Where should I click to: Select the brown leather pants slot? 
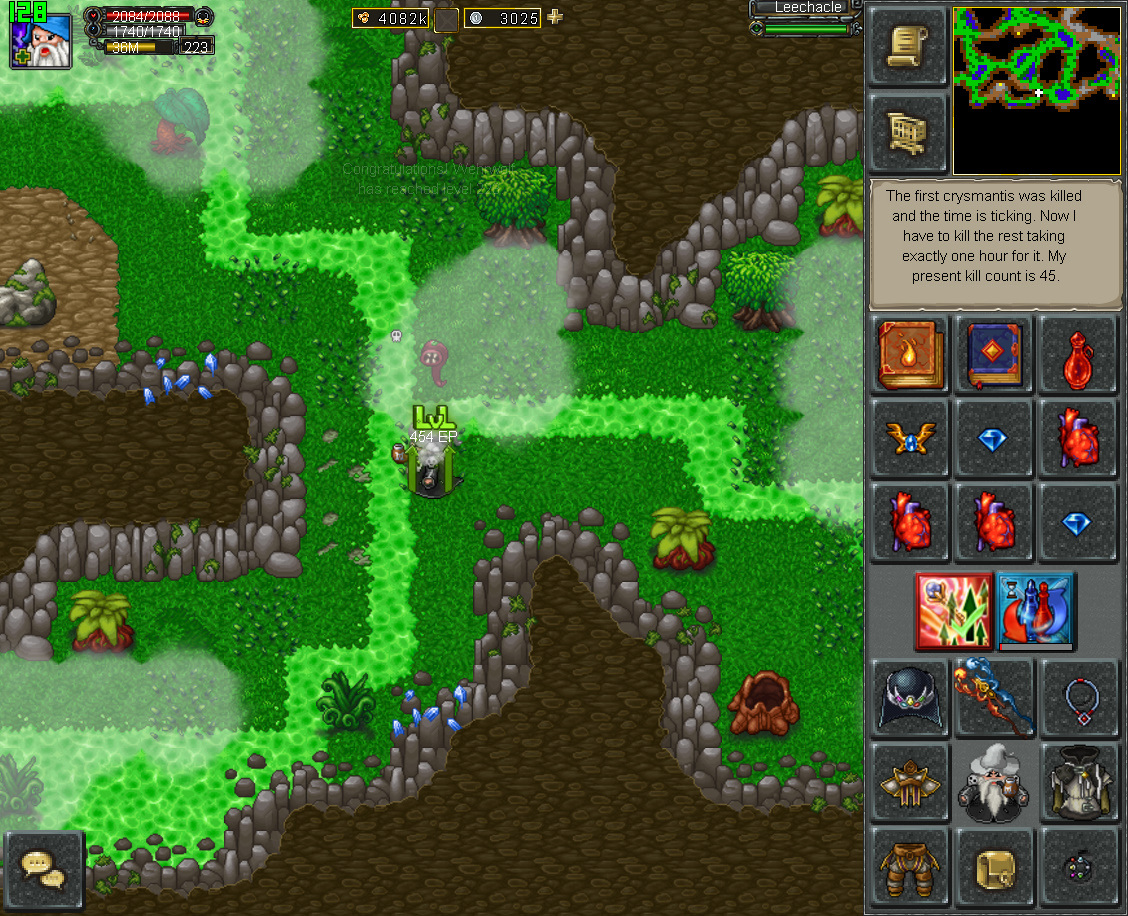pyautogui.click(x=910, y=865)
